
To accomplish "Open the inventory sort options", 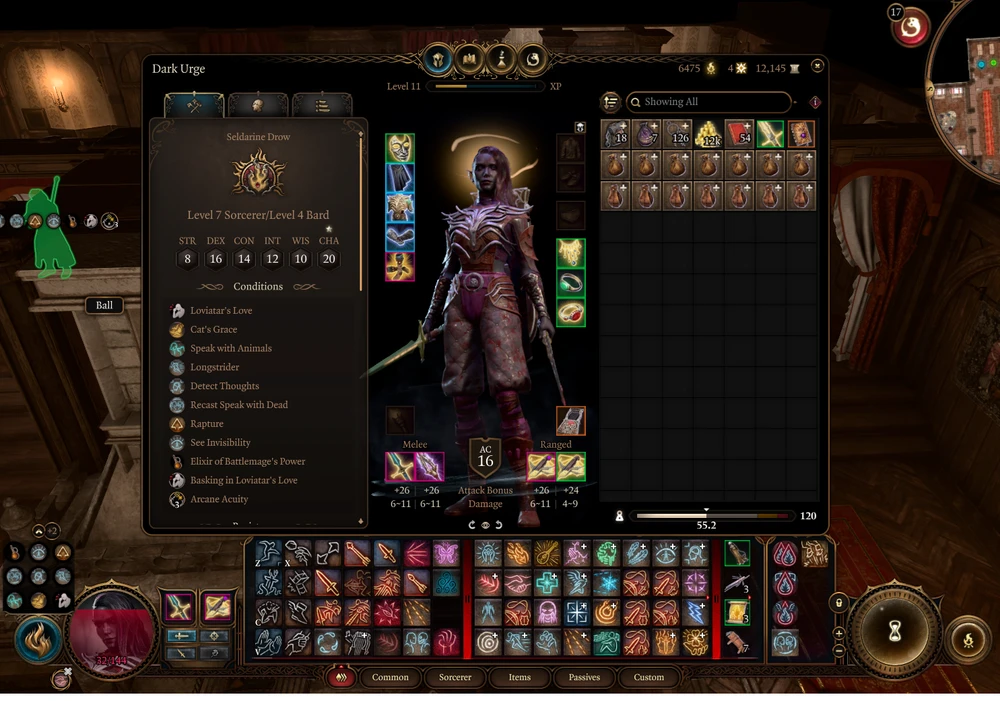I will 611,102.
